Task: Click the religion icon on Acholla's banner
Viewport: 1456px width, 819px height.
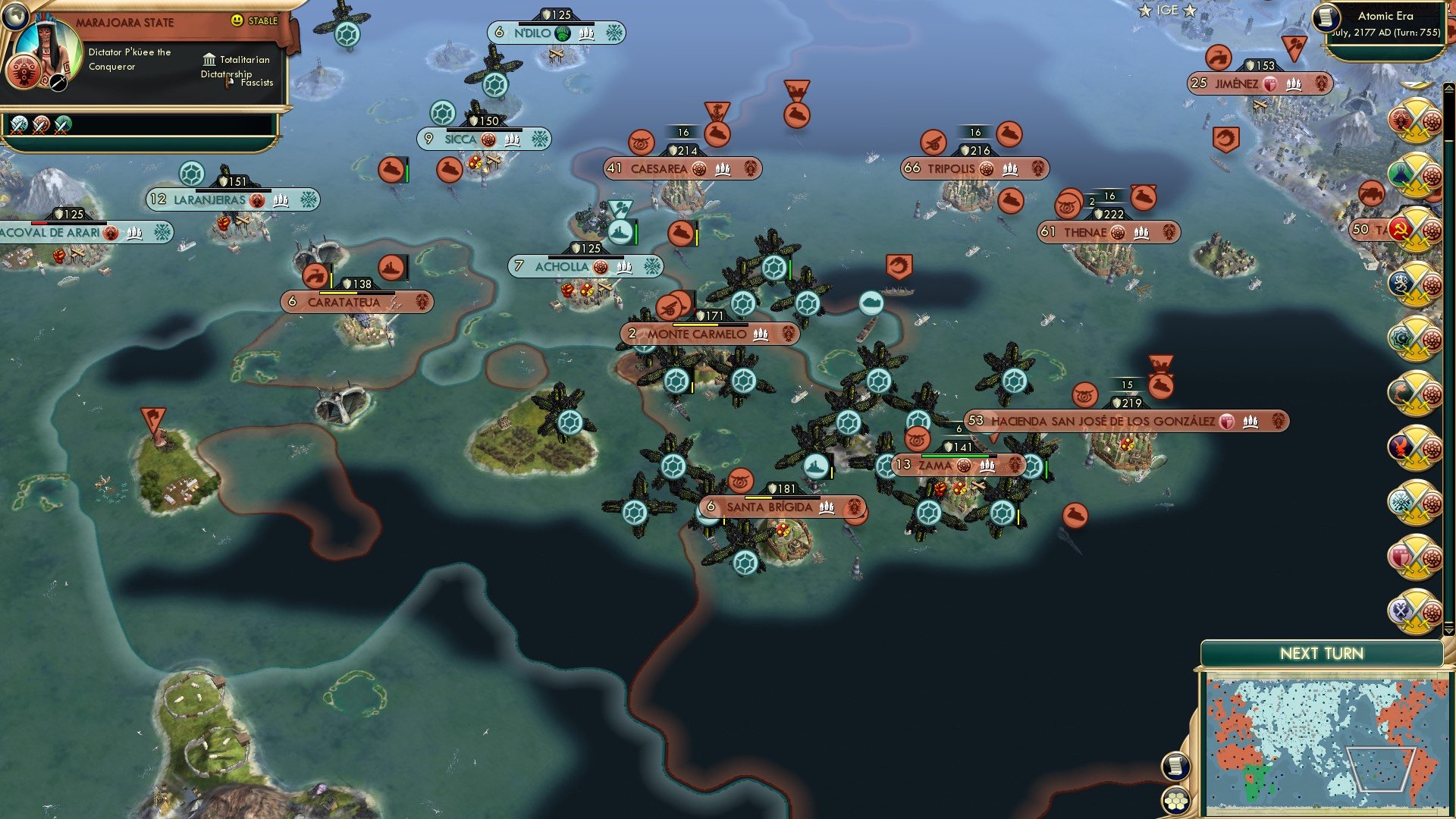Action: click(600, 267)
